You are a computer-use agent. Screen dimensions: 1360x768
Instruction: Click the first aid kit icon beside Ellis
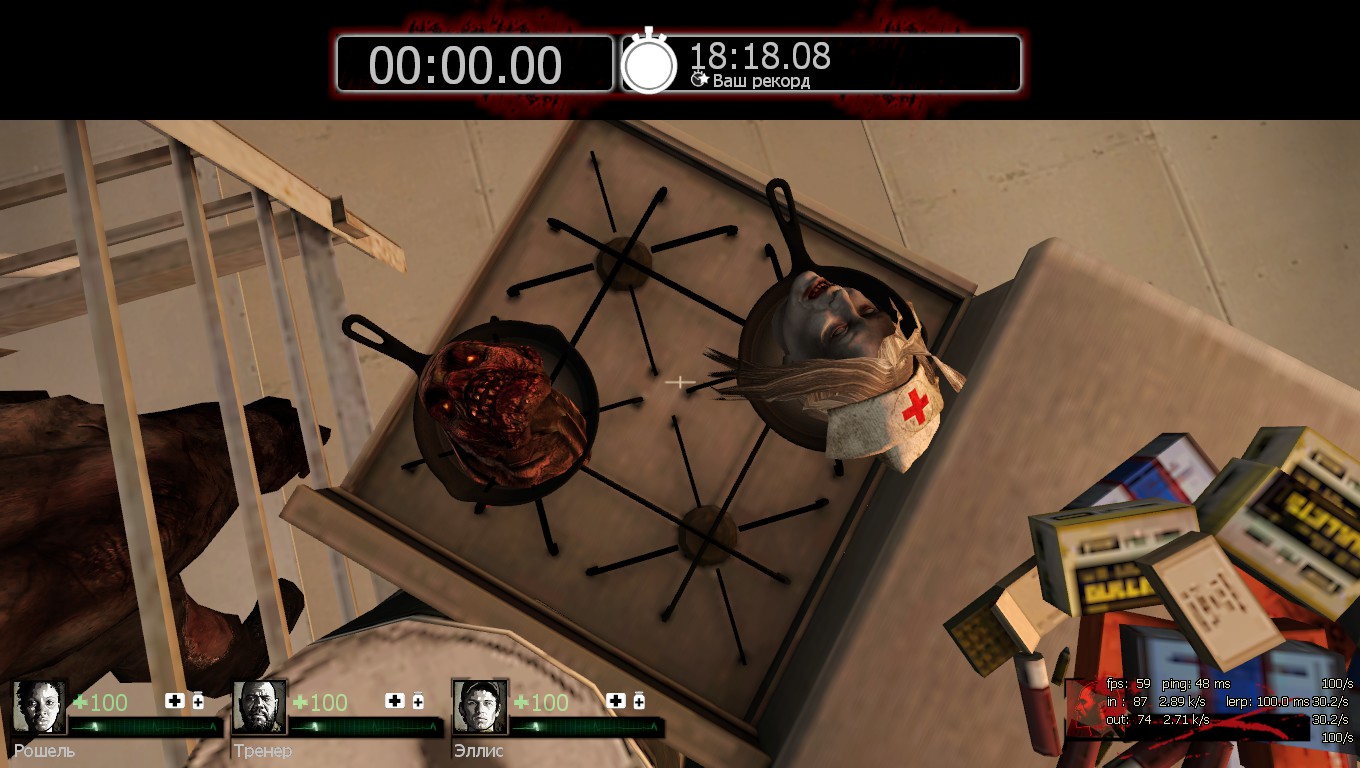tap(615, 701)
